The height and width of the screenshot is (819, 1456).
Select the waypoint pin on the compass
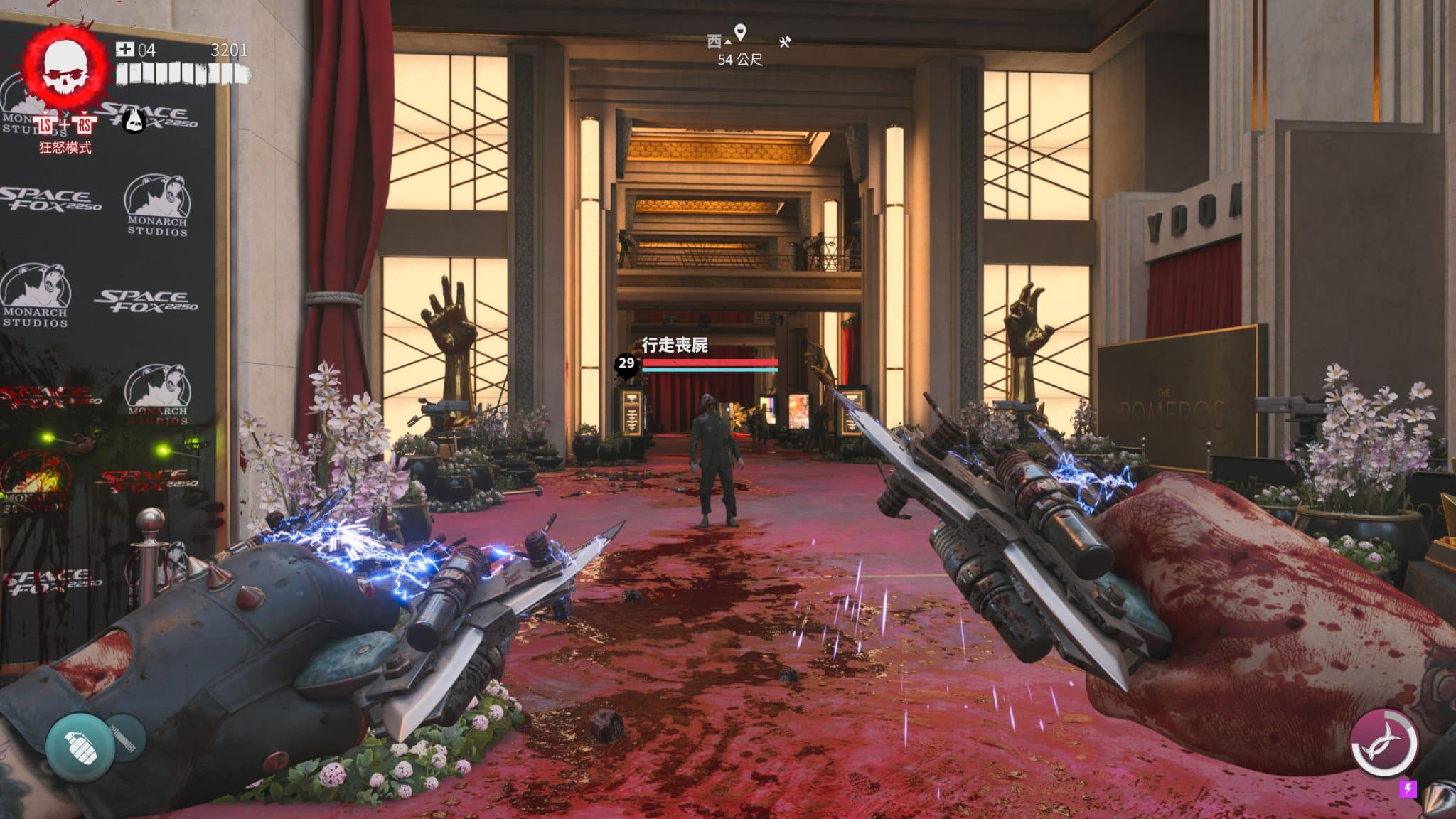pos(740,32)
